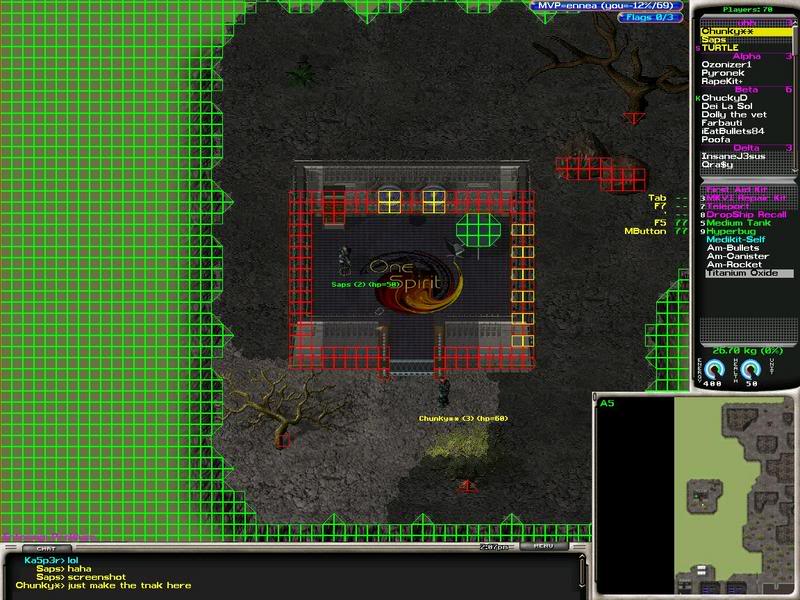Screen dimensions: 800x600
Task: Pick the Hyperbug inventory entry
Action: coord(730,231)
